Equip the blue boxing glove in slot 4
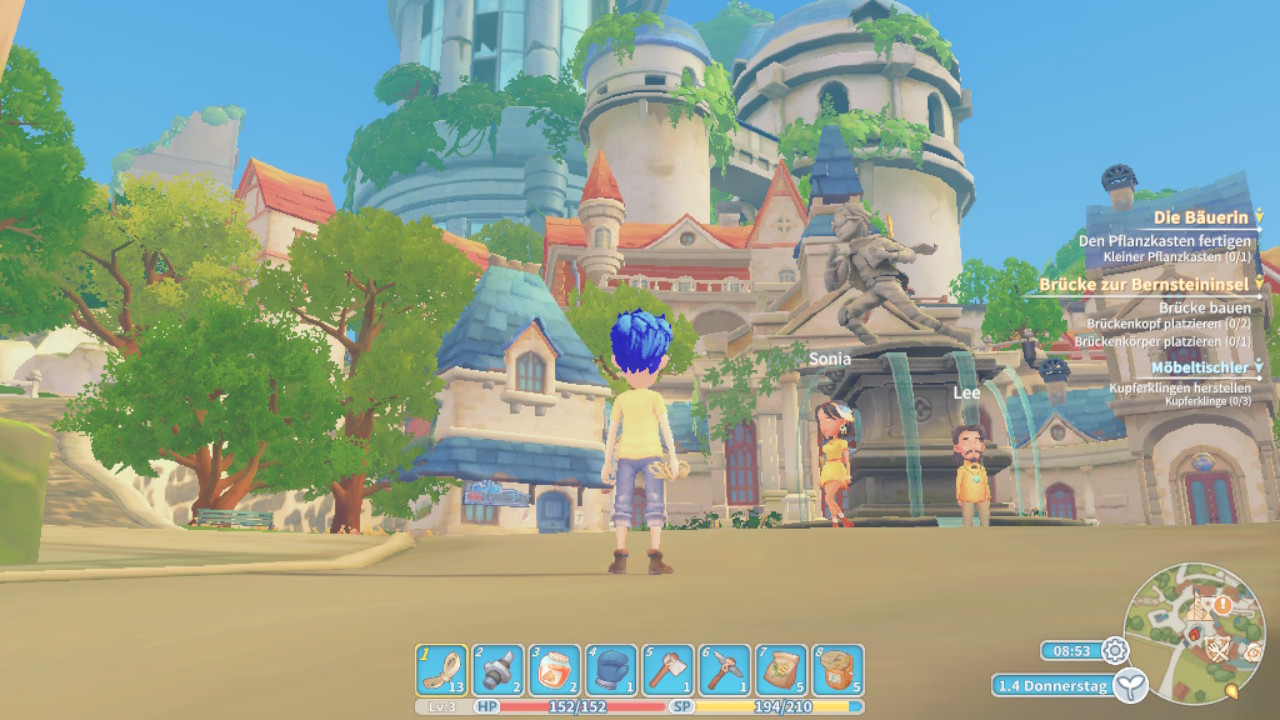 click(611, 670)
